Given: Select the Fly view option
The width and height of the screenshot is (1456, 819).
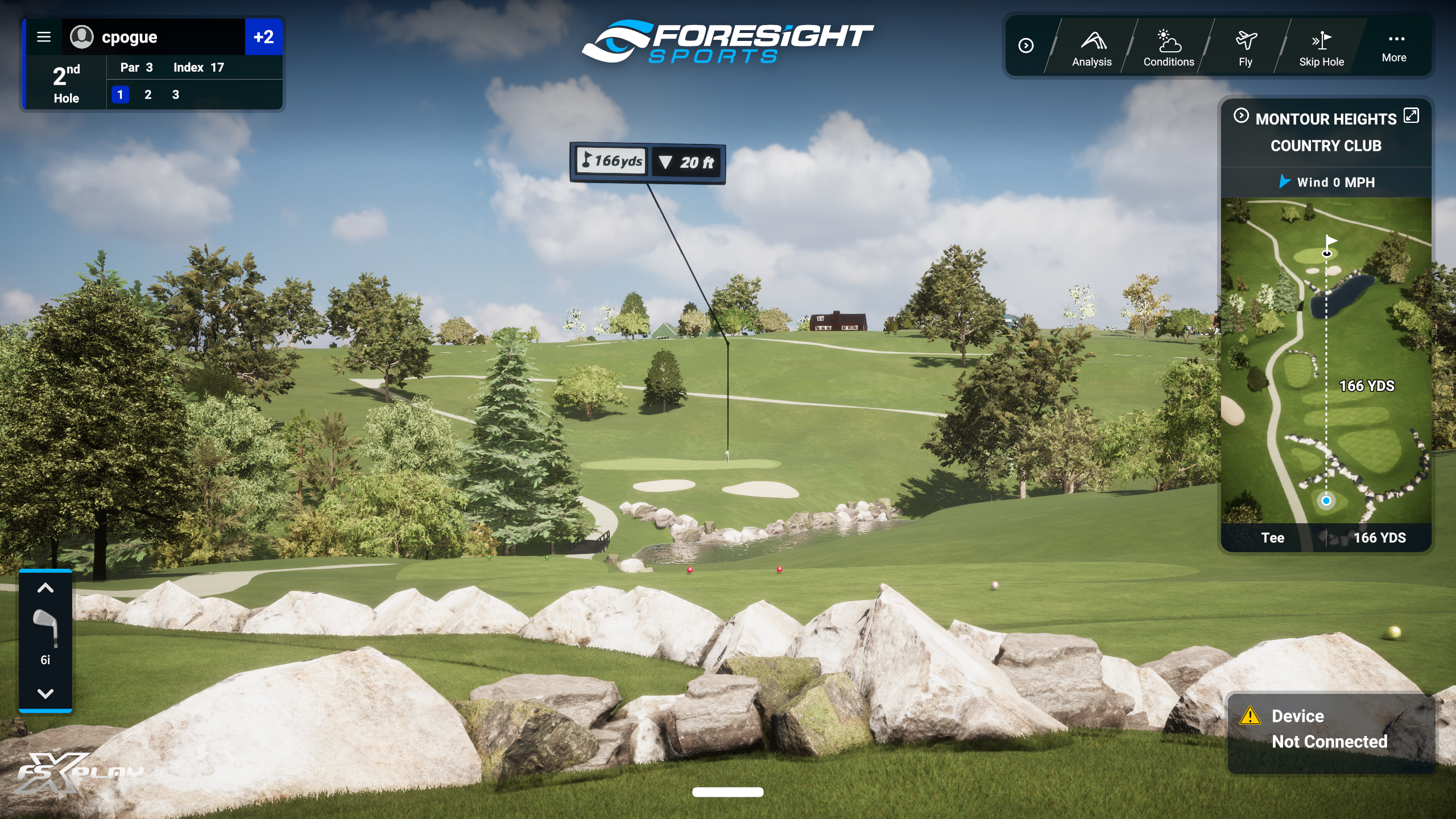Looking at the screenshot, I should click(1245, 48).
